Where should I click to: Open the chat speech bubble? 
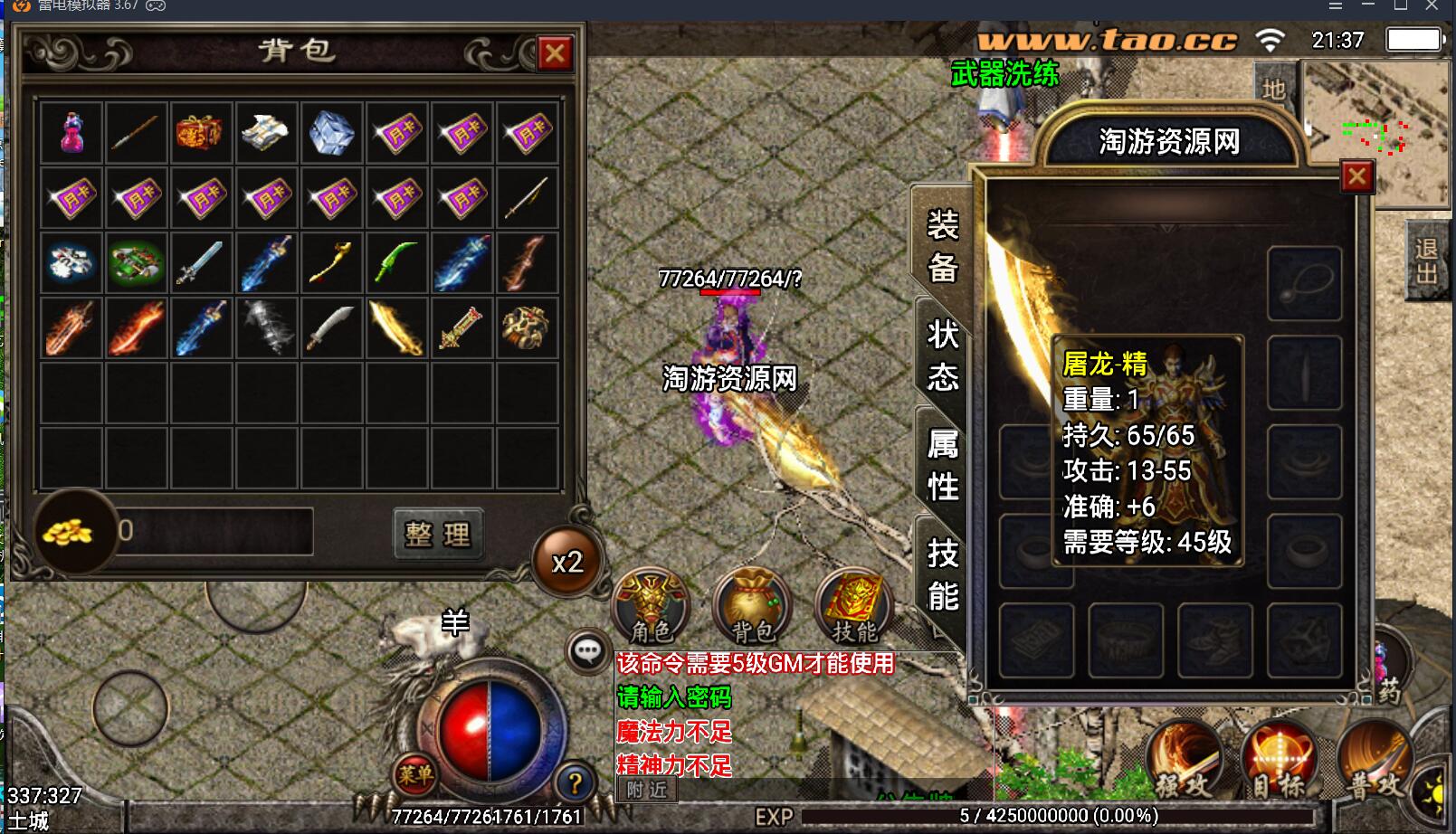(x=587, y=650)
